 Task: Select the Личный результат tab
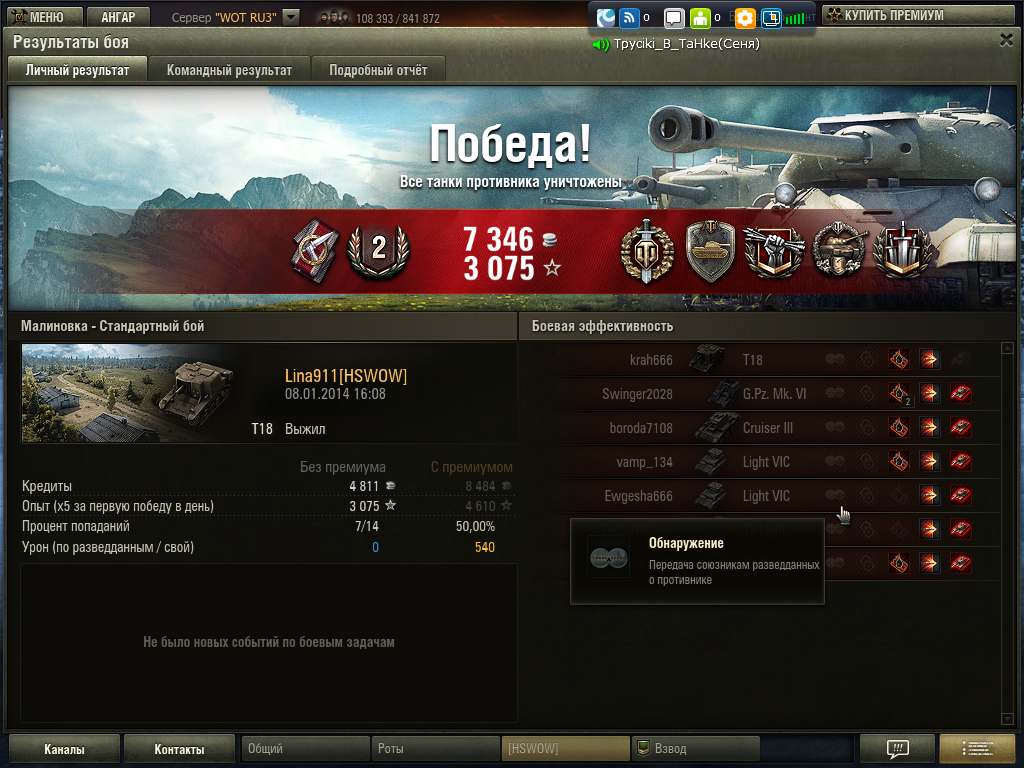(x=77, y=70)
